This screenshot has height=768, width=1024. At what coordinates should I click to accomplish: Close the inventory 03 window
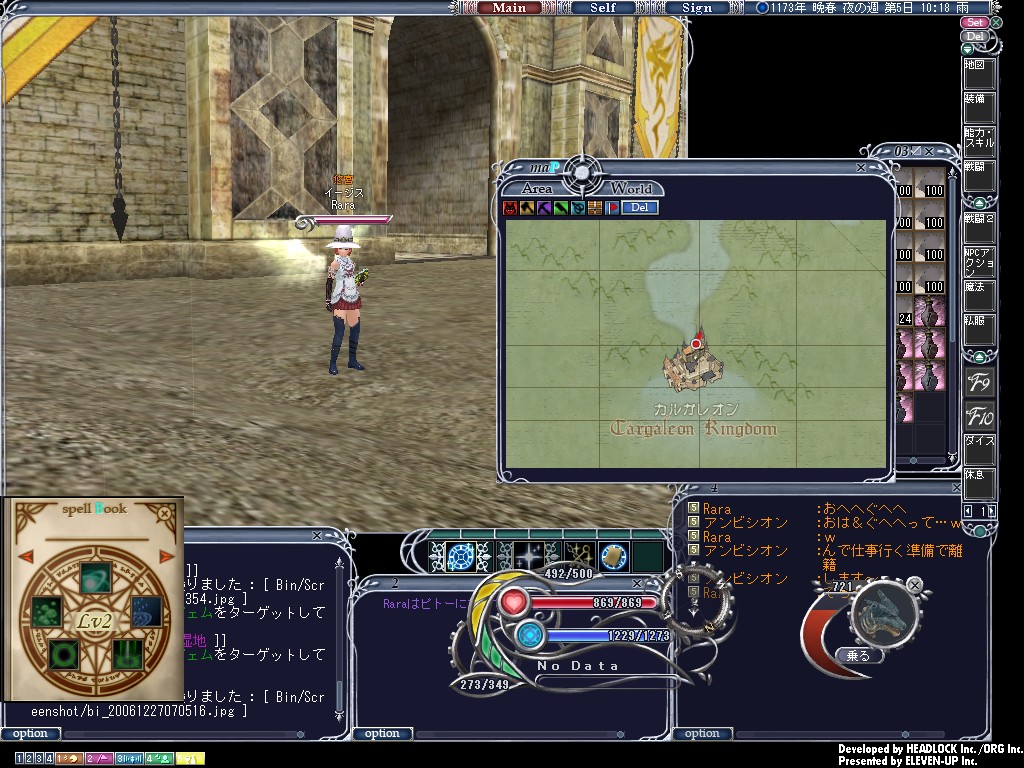pyautogui.click(x=929, y=151)
